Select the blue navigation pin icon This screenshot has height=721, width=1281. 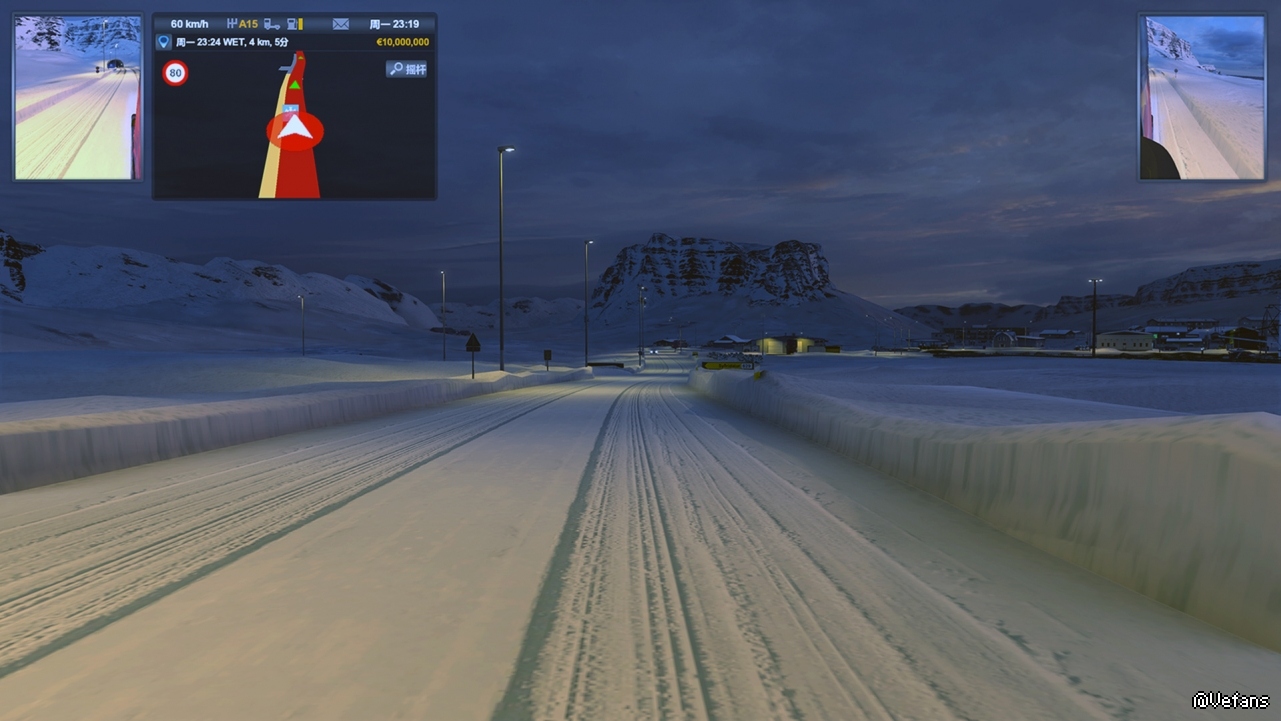(x=164, y=42)
